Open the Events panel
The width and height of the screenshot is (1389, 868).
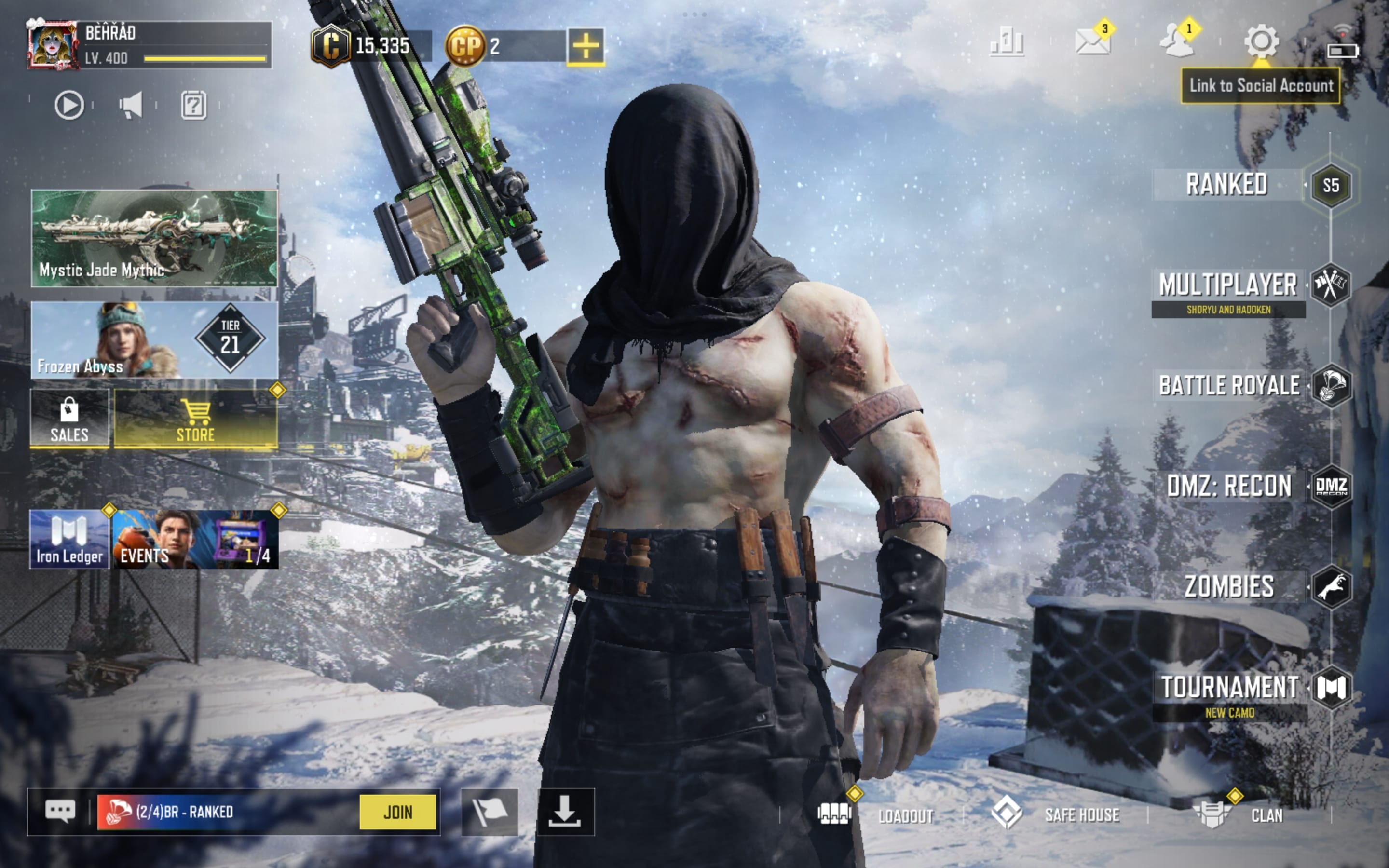(195, 539)
